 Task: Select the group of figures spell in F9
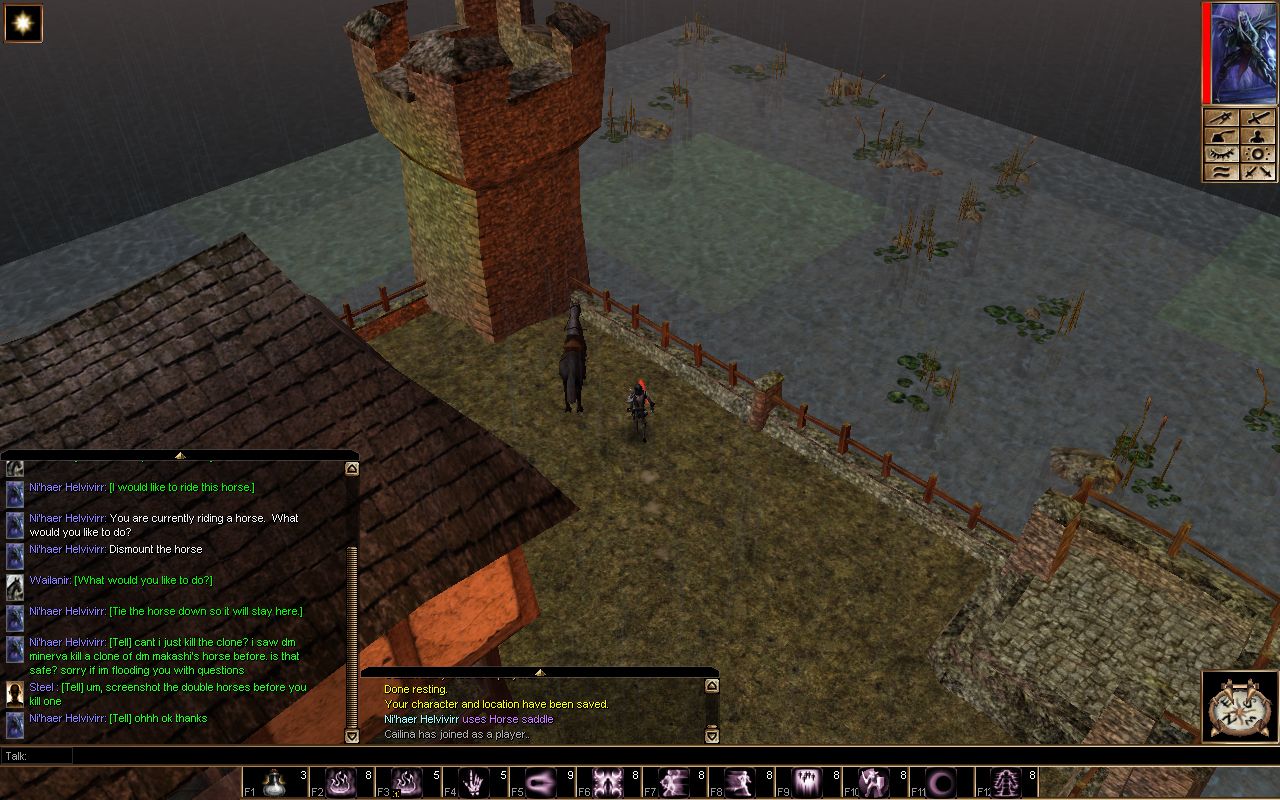pos(808,782)
